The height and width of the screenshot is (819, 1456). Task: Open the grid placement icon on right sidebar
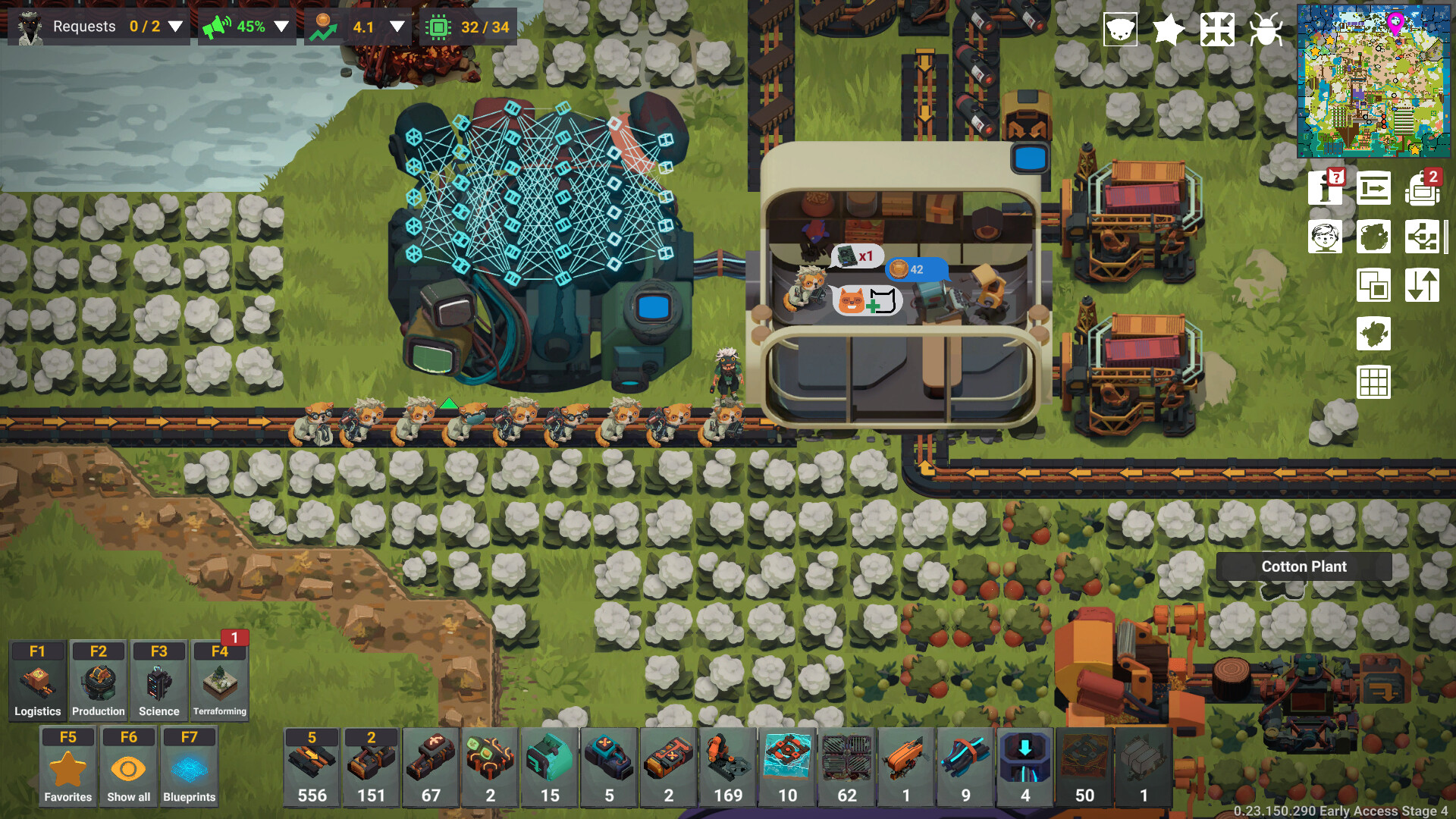[1374, 383]
